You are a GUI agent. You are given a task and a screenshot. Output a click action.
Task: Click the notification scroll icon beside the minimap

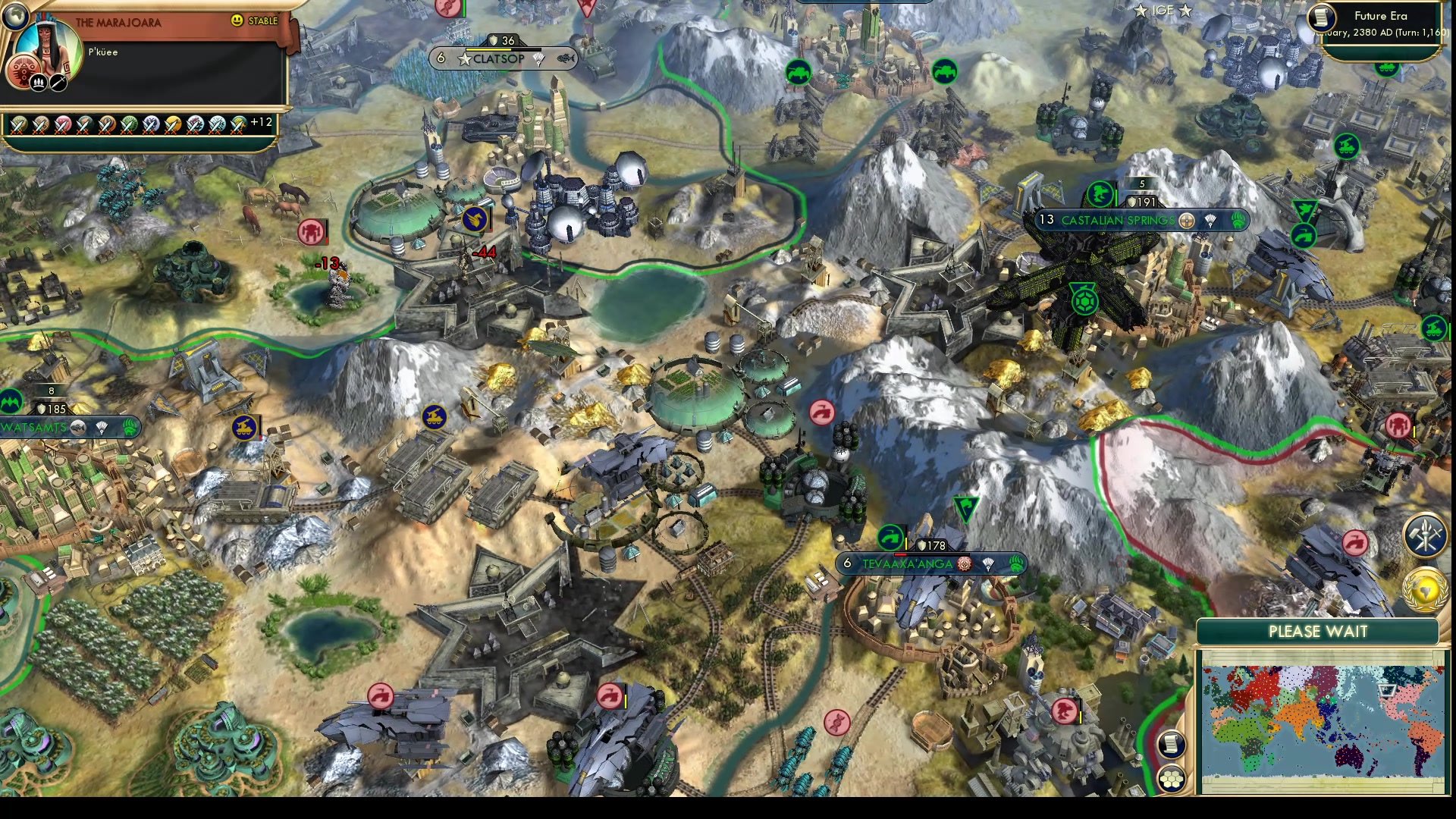(1171, 745)
